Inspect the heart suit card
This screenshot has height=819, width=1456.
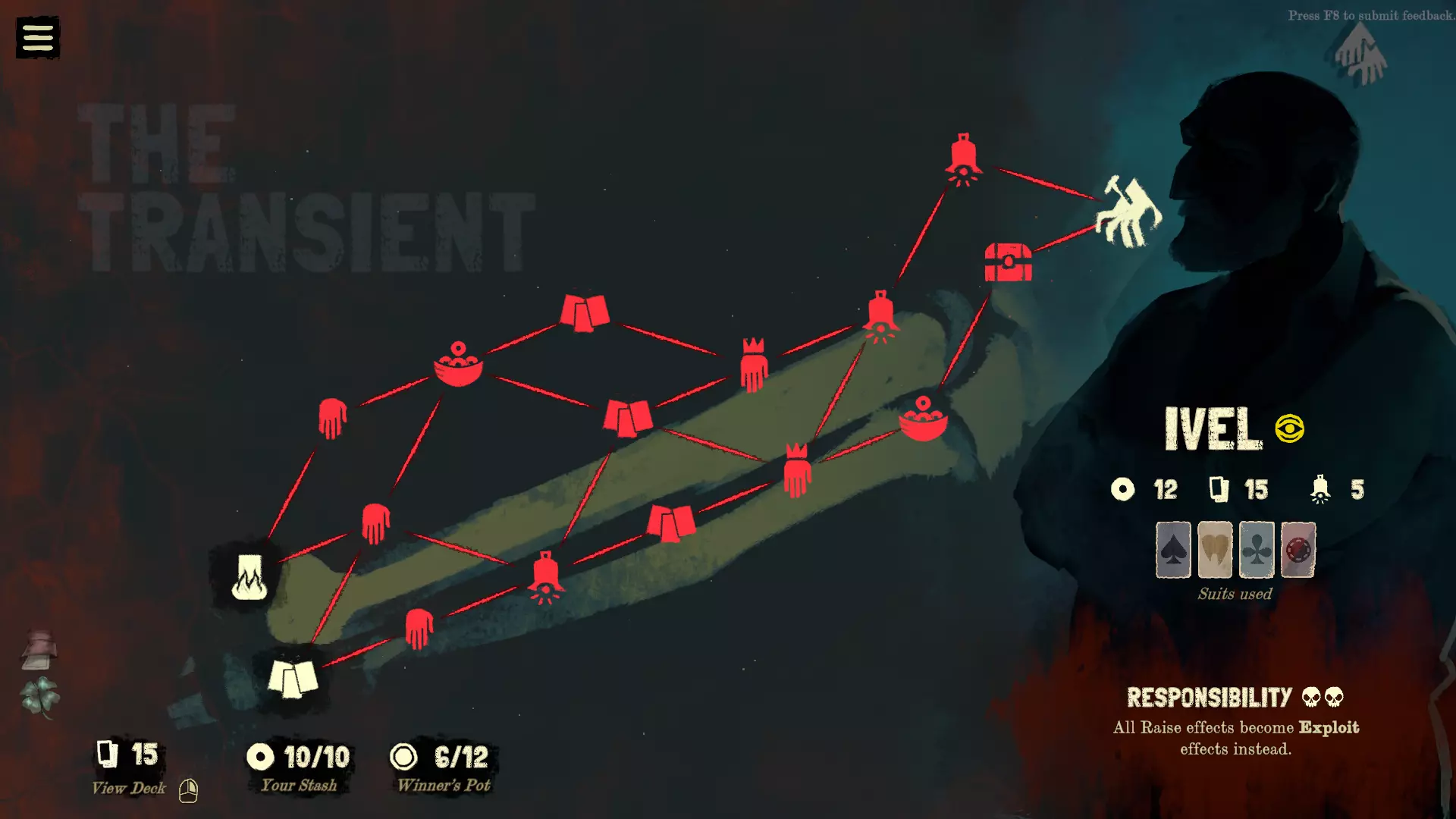click(x=1214, y=550)
